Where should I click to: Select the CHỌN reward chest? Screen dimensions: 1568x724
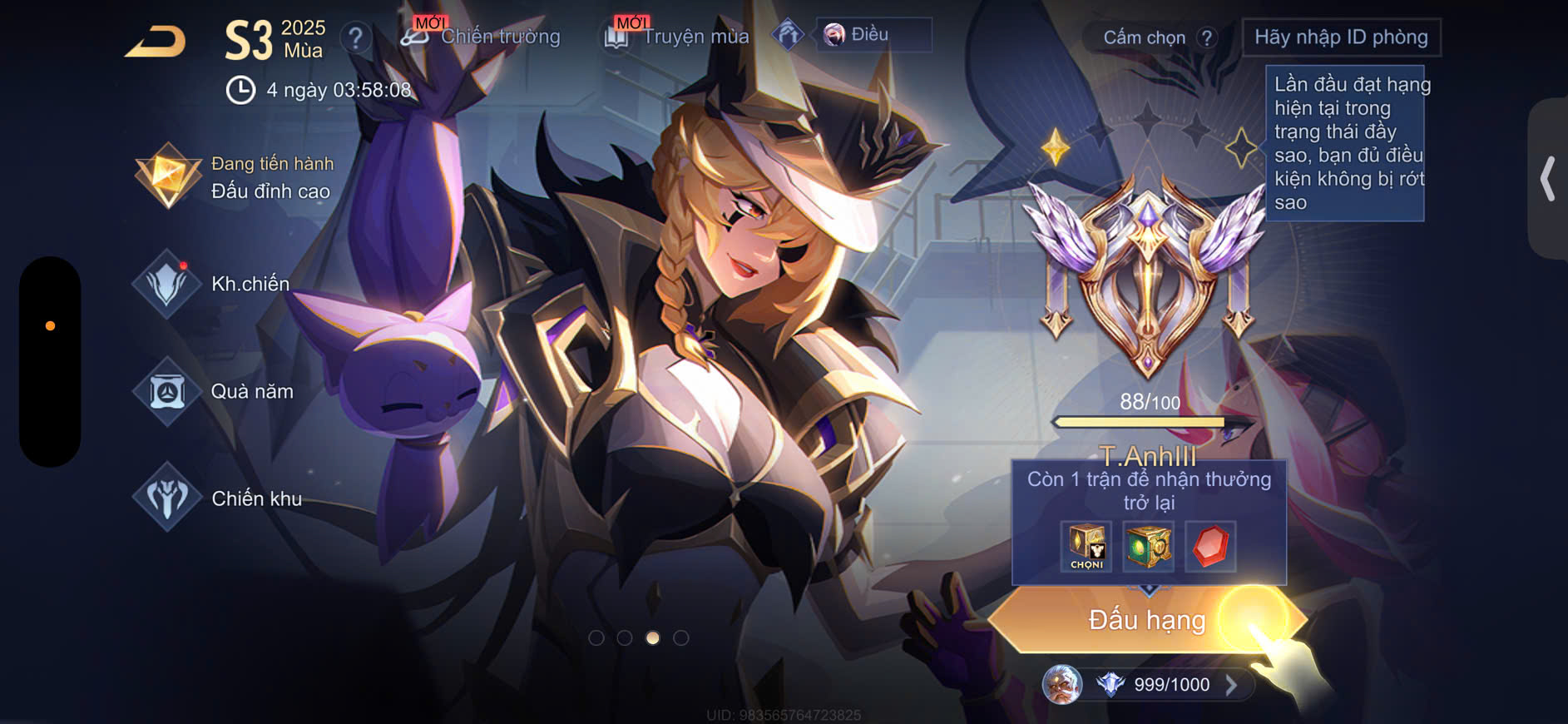pyautogui.click(x=1086, y=546)
